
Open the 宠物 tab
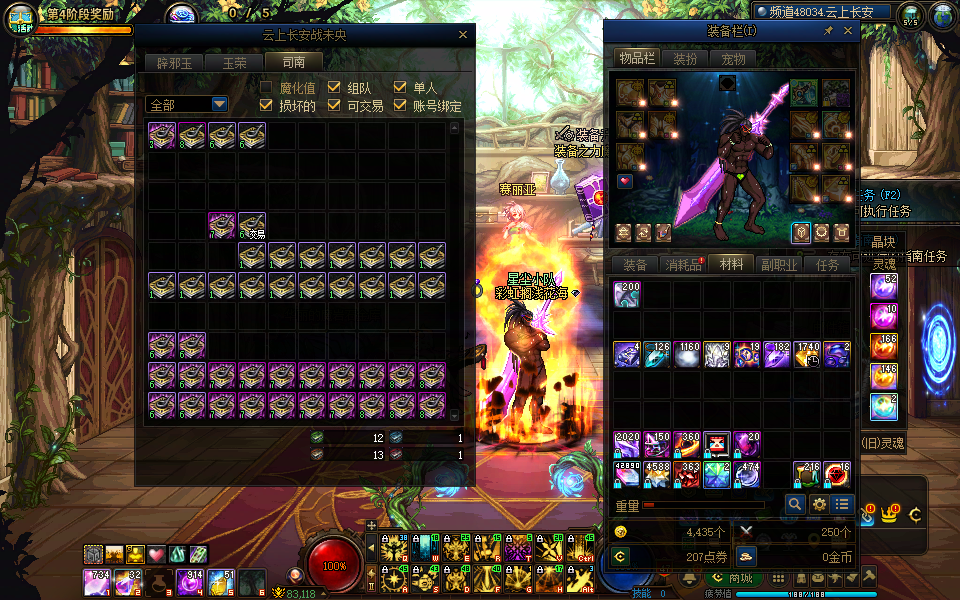(x=734, y=59)
